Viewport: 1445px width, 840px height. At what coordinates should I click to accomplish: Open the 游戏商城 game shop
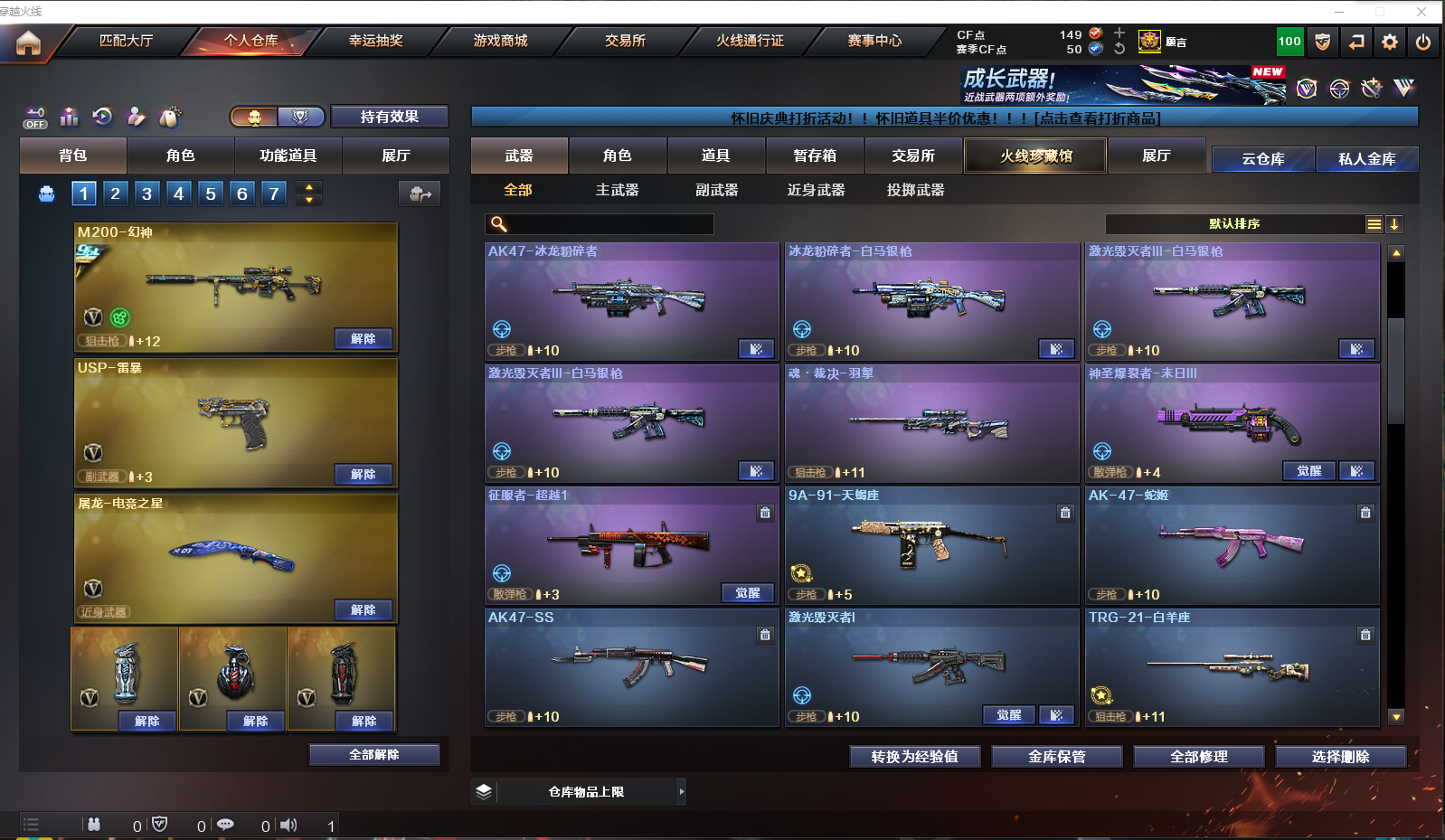[500, 41]
